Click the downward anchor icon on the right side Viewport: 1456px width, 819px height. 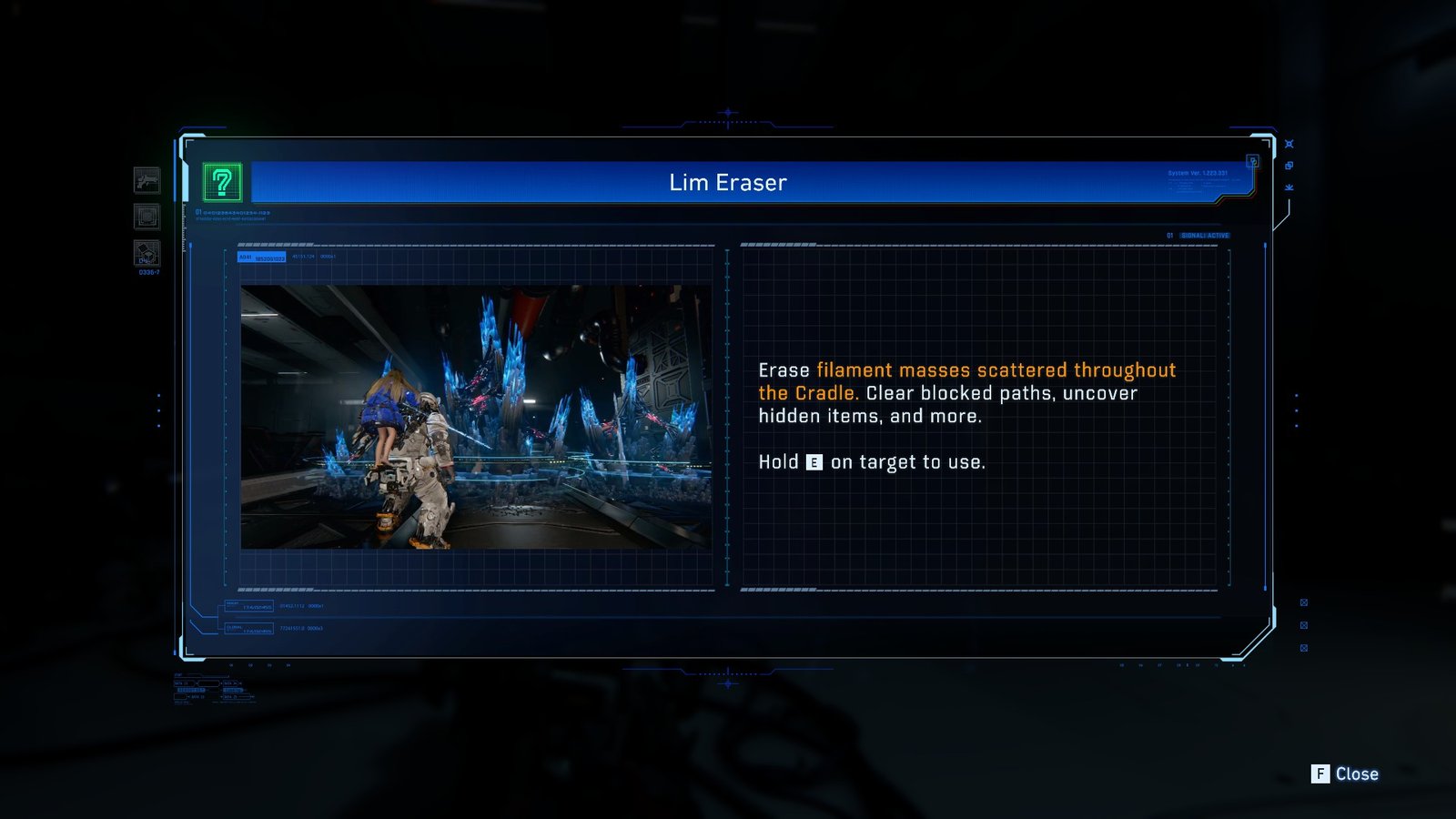1289,187
